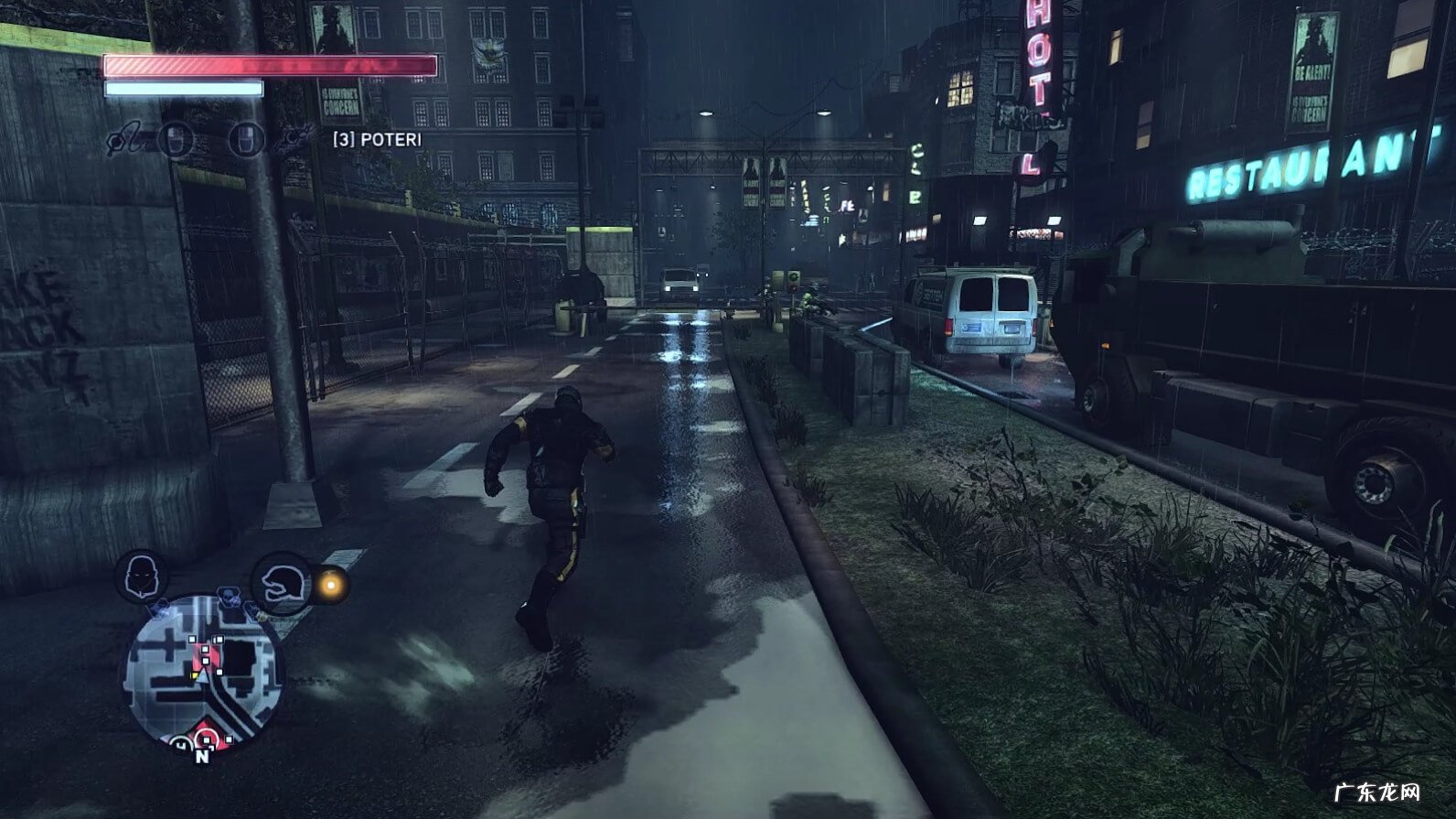Click the circular minimap
Image resolution: width=1456 pixels, height=819 pixels.
pos(204,672)
